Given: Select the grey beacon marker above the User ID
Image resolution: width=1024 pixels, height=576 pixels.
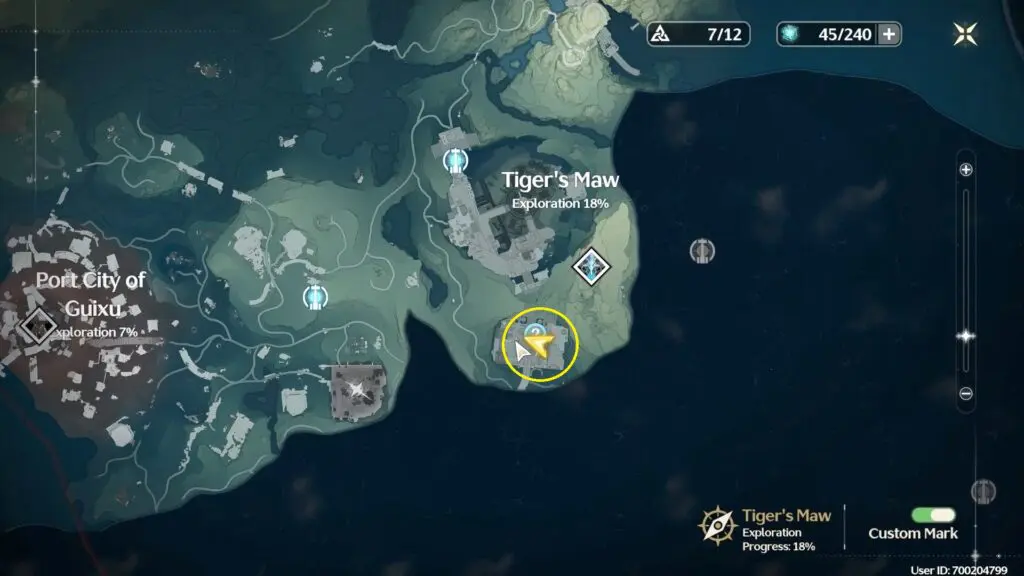Looking at the screenshot, I should [x=983, y=491].
